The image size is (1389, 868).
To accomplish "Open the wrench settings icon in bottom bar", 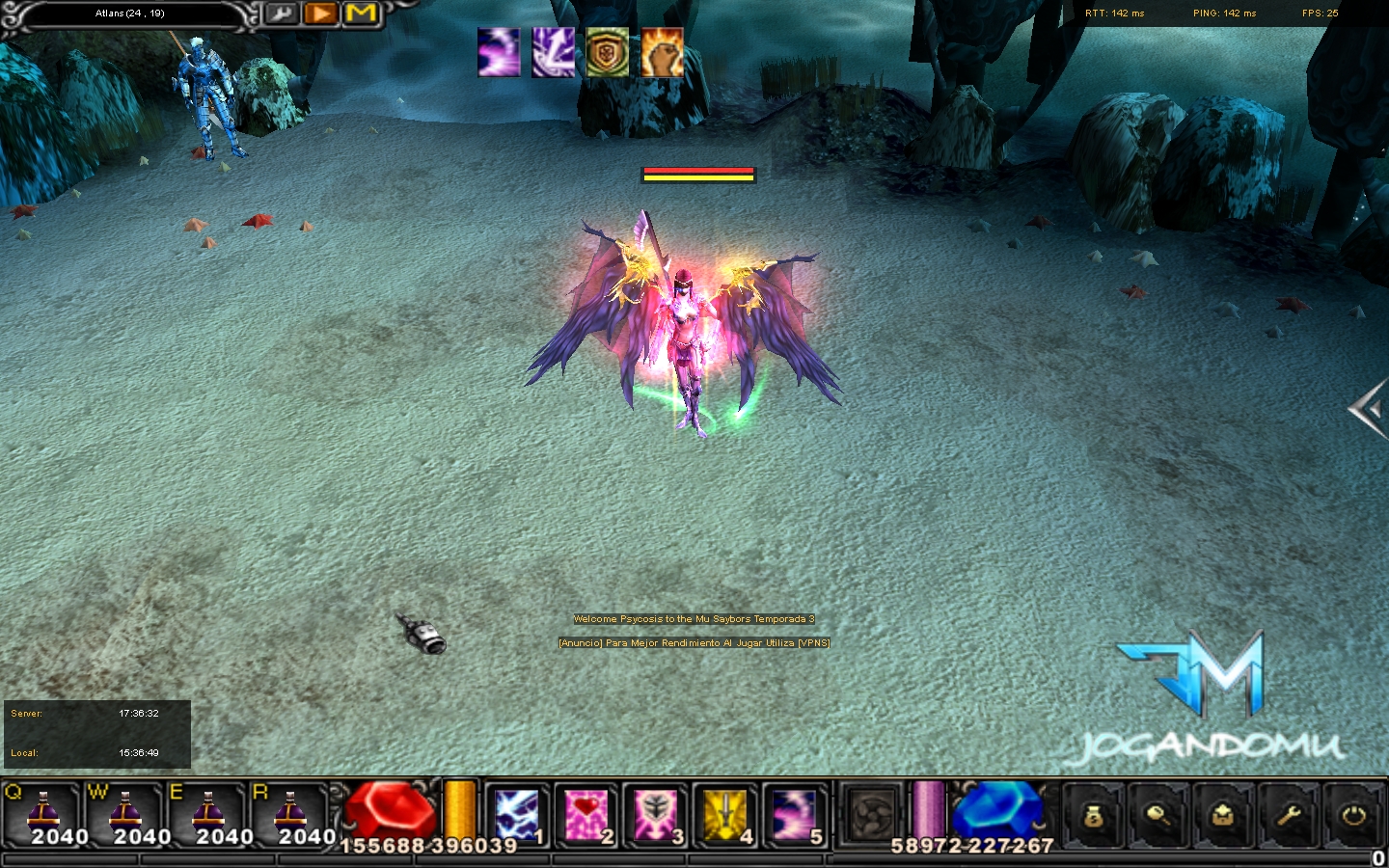I will coord(1289,817).
